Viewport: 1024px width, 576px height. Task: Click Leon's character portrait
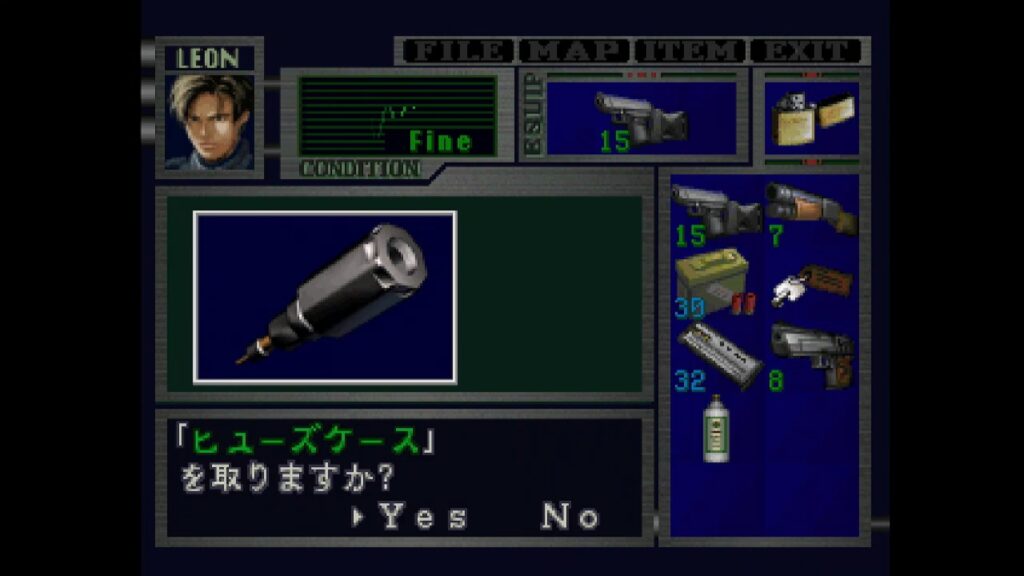tap(209, 120)
